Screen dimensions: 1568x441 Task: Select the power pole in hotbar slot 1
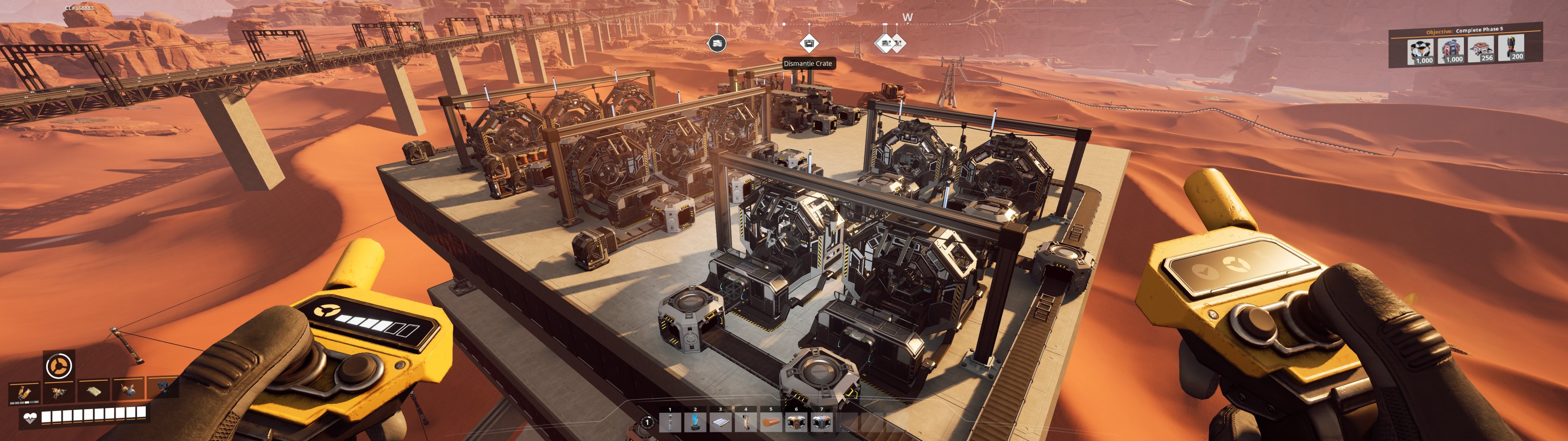coord(670,421)
